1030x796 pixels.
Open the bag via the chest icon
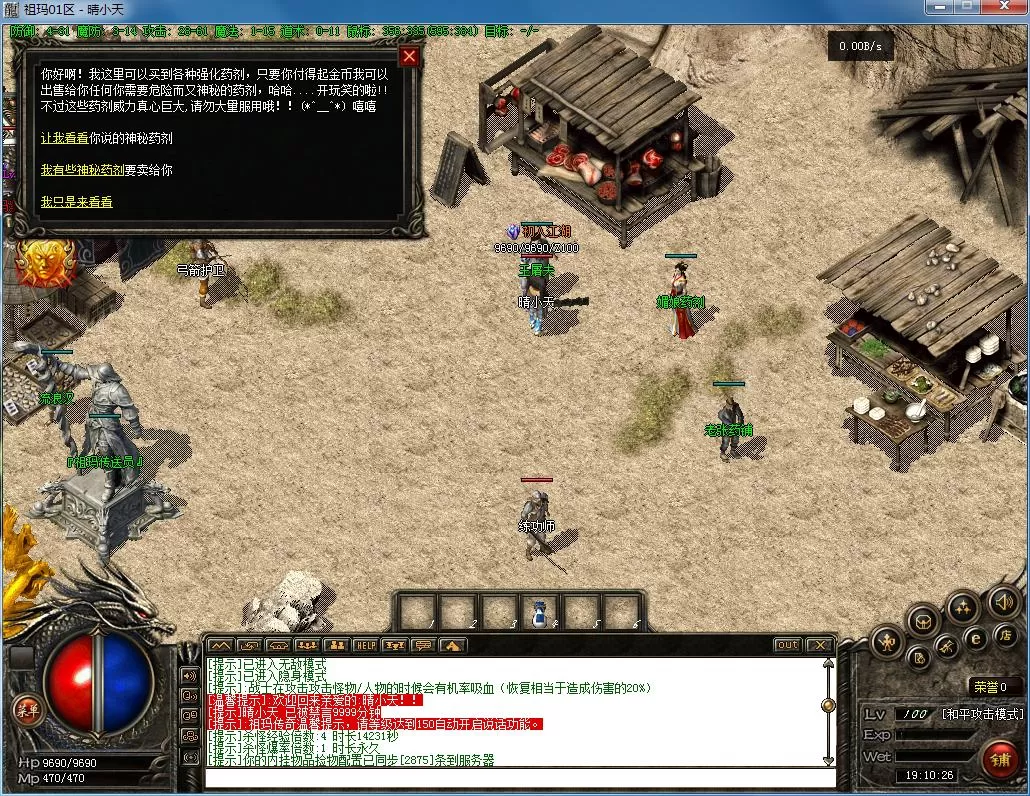pos(922,620)
